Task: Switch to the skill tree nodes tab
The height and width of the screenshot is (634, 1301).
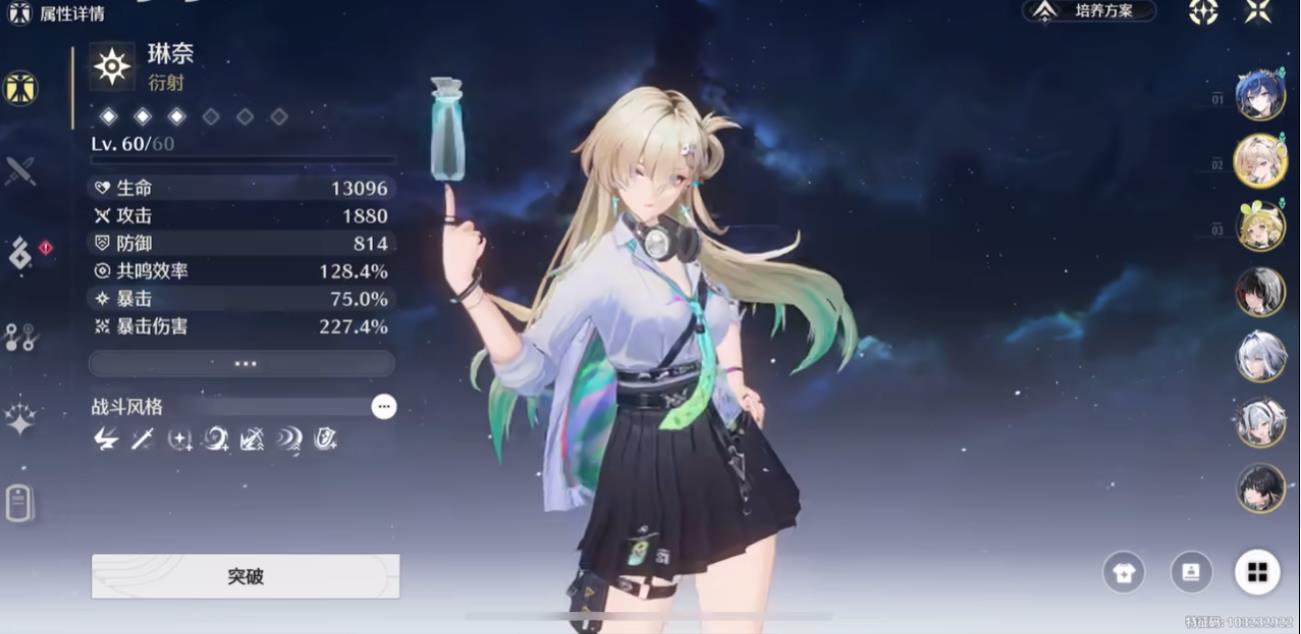Action: point(20,337)
